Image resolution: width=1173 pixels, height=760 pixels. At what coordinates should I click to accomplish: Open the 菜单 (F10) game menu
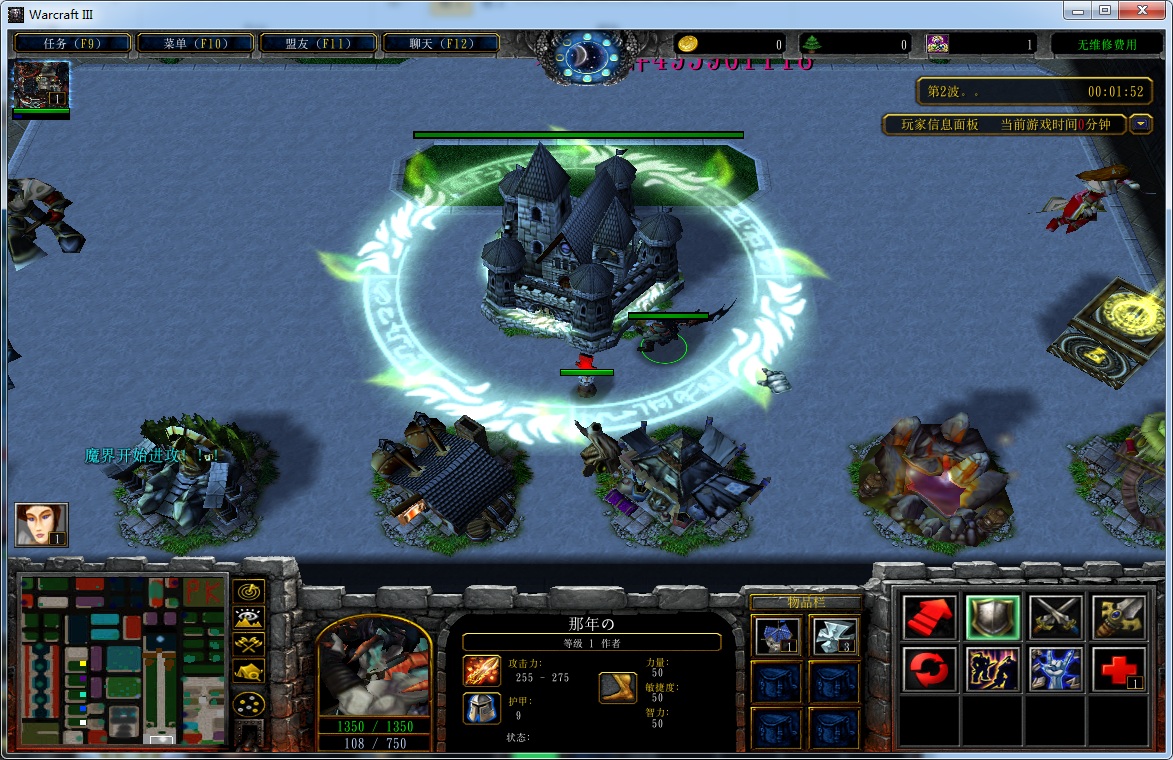click(194, 43)
